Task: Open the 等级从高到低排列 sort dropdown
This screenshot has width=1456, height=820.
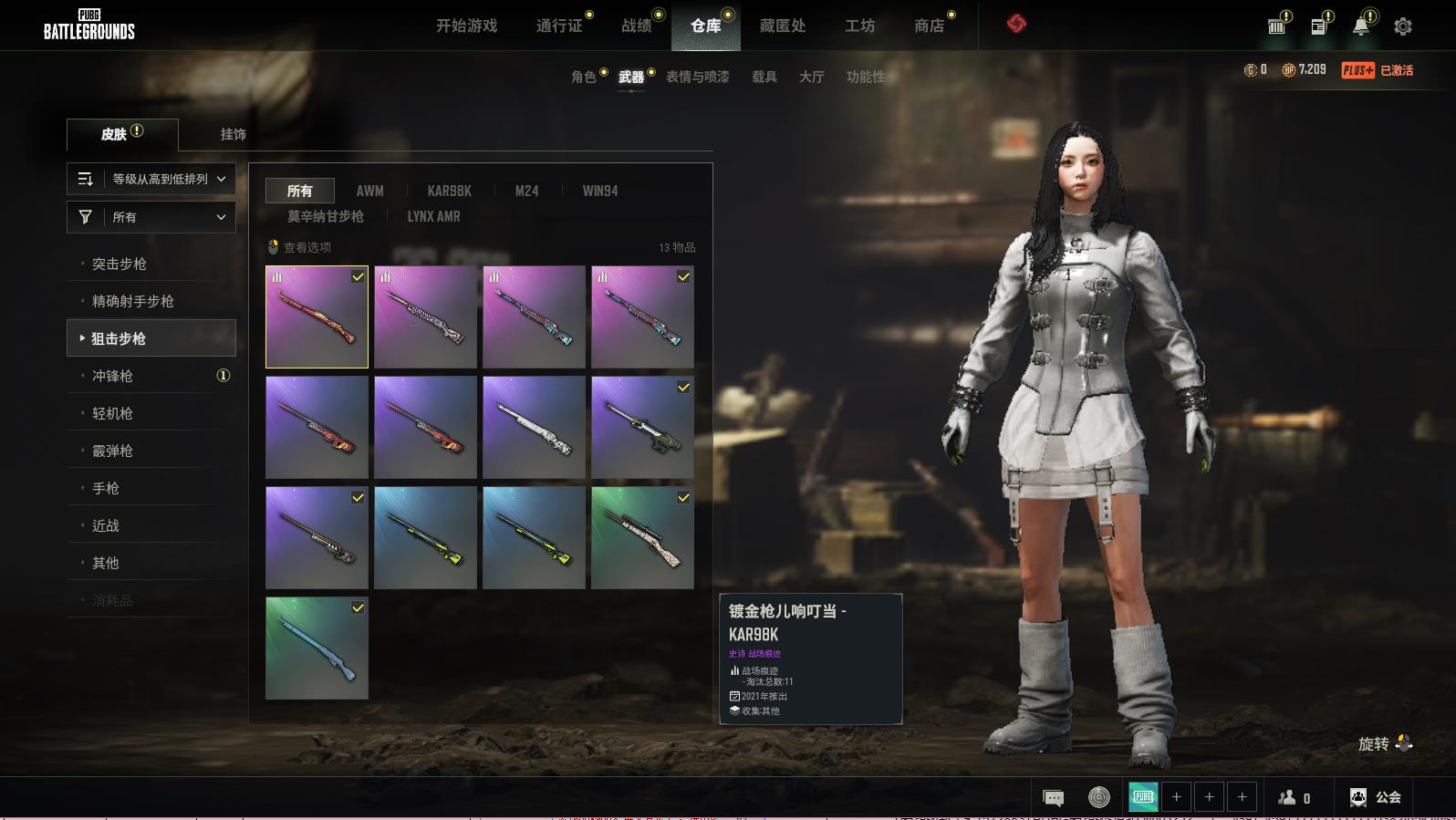Action: 151,179
